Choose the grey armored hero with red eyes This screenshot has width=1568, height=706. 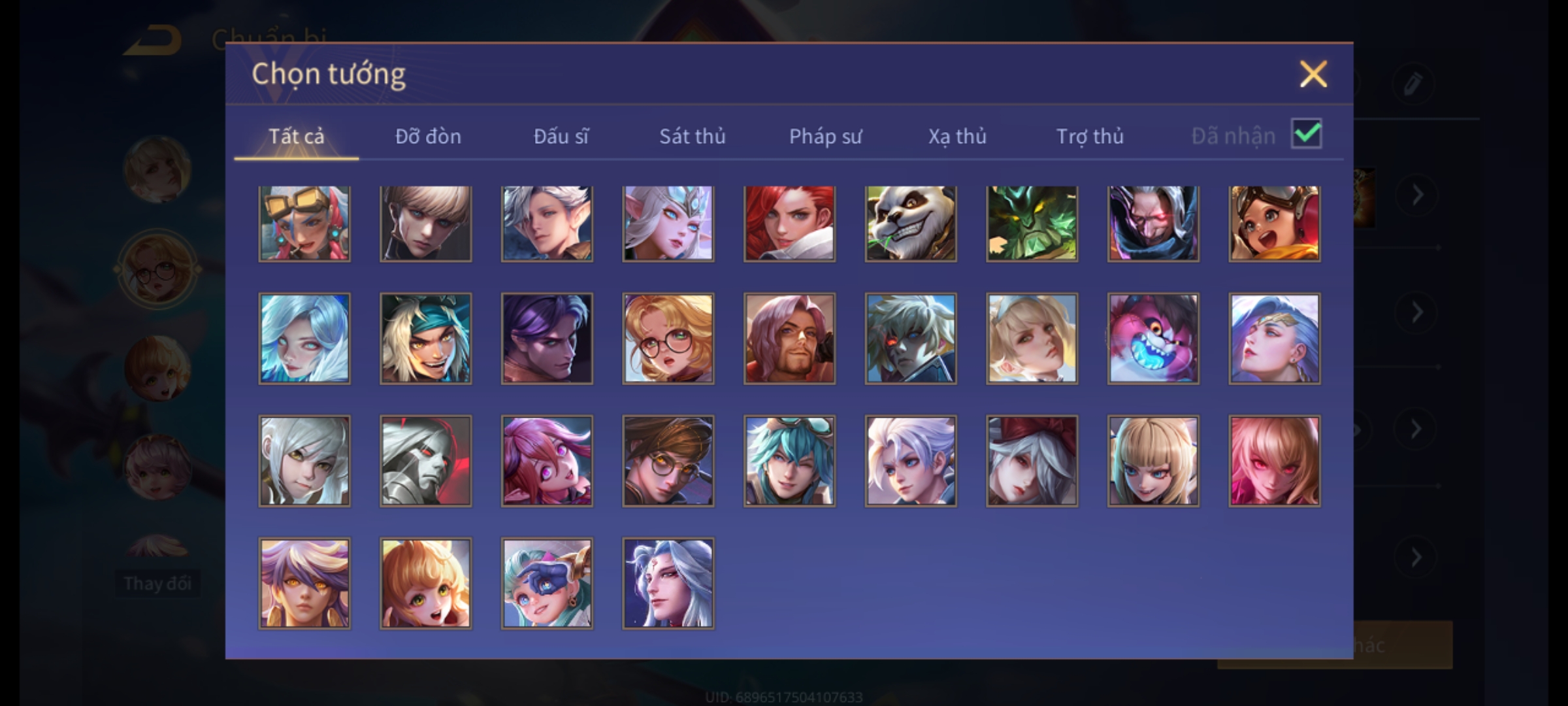point(425,461)
